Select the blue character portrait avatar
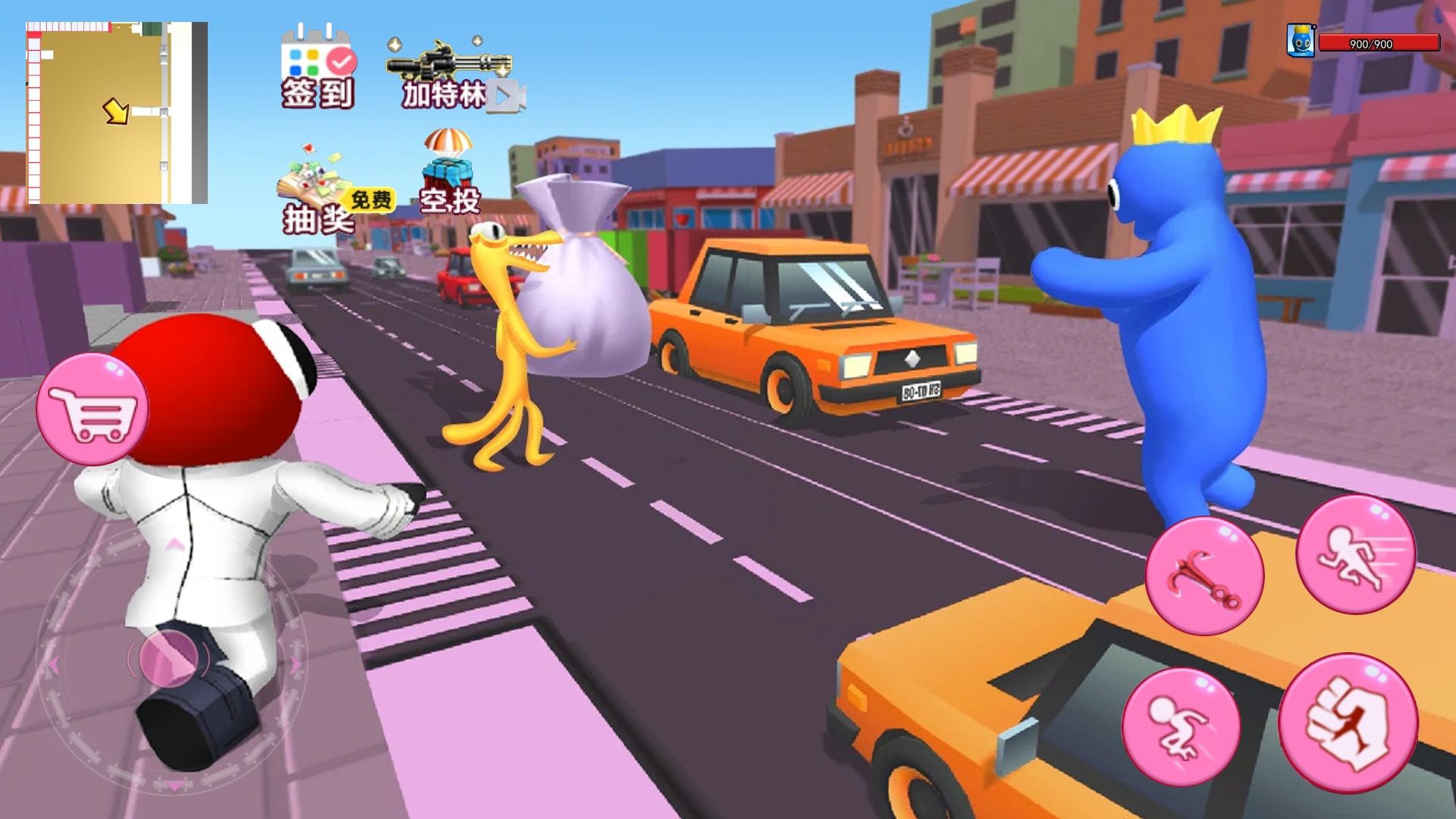1456x819 pixels. 1301,41
